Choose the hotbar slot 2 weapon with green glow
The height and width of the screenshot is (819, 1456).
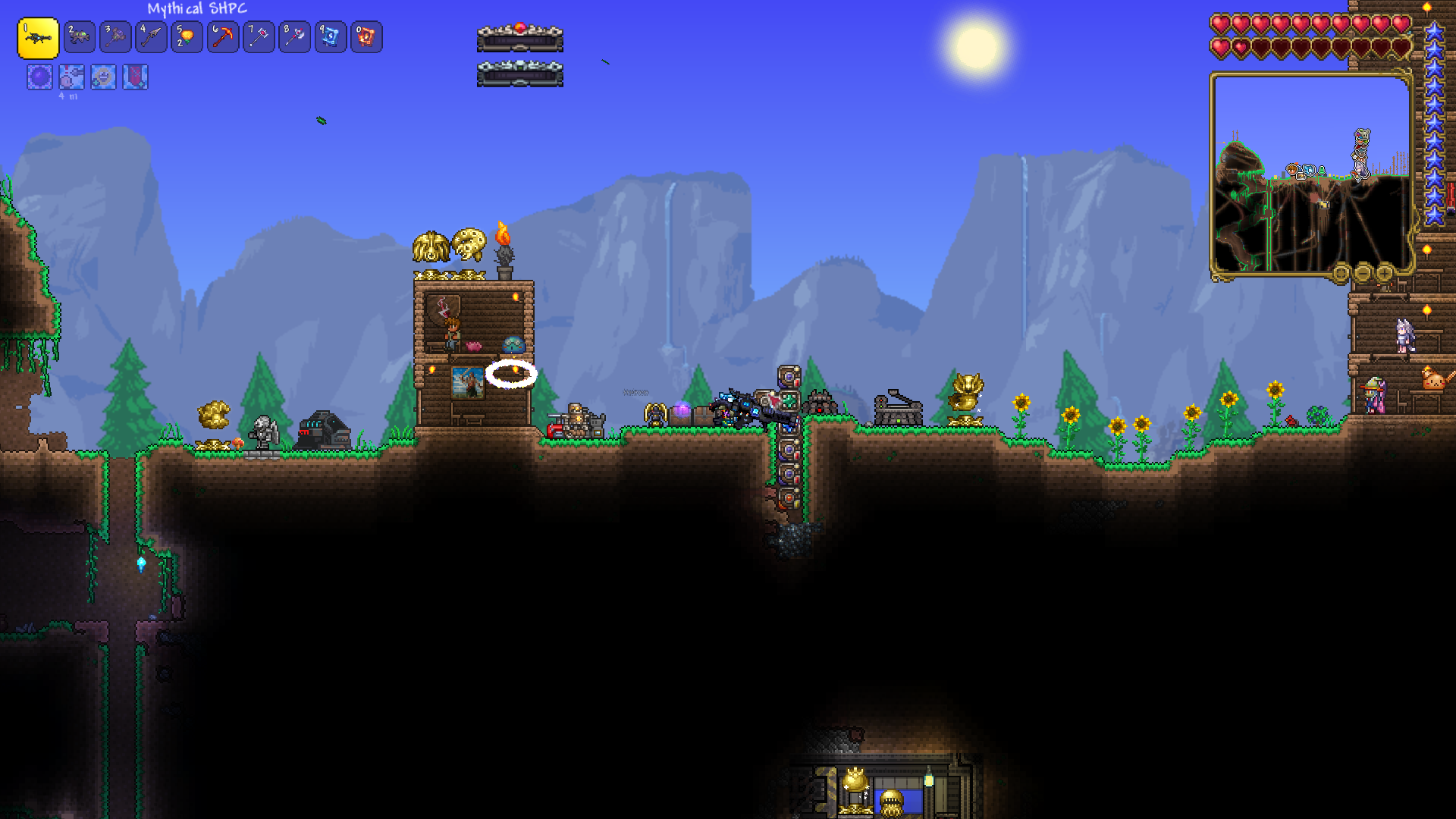pyautogui.click(x=79, y=36)
